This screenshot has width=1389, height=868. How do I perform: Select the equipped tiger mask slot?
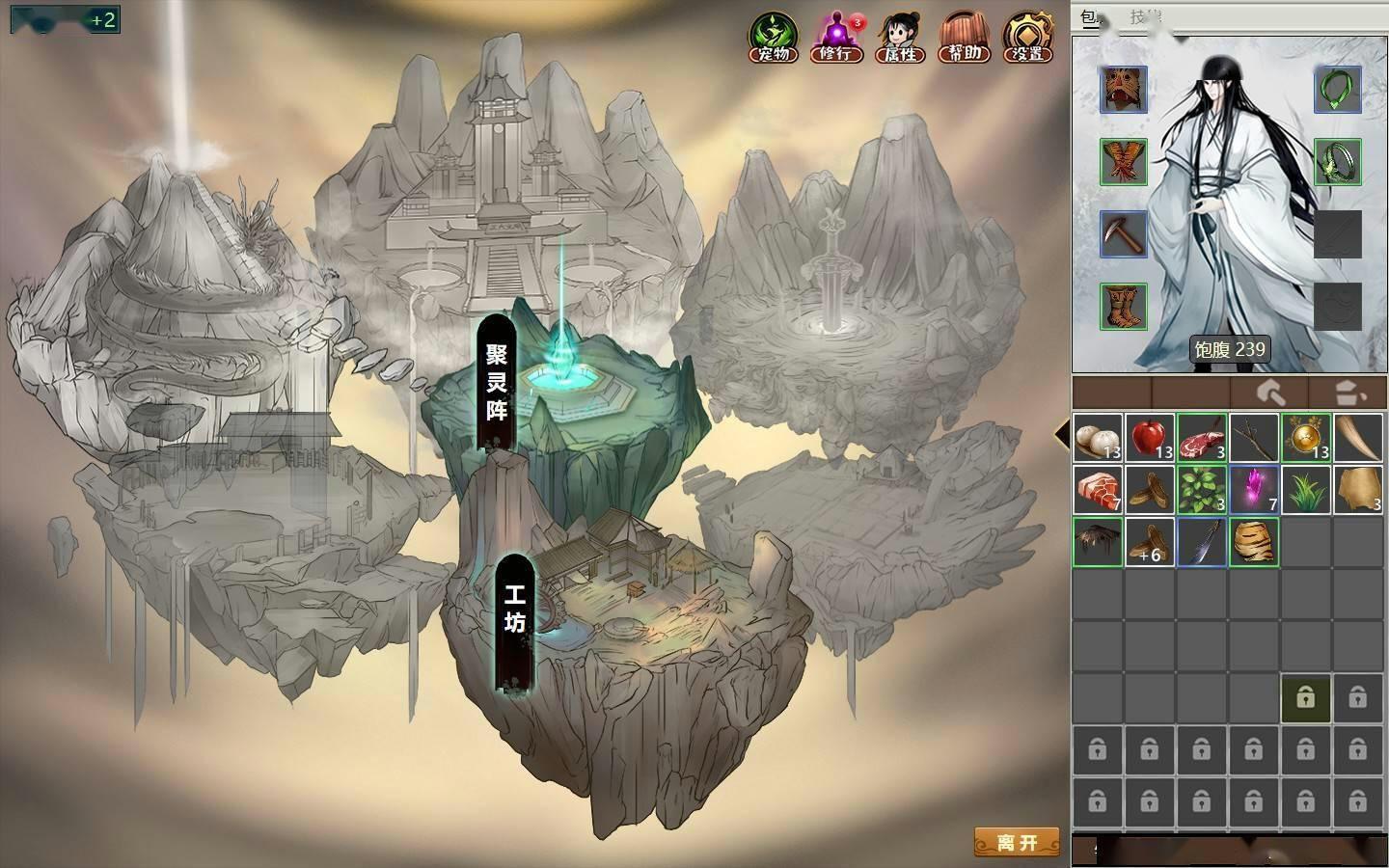[x=1124, y=90]
